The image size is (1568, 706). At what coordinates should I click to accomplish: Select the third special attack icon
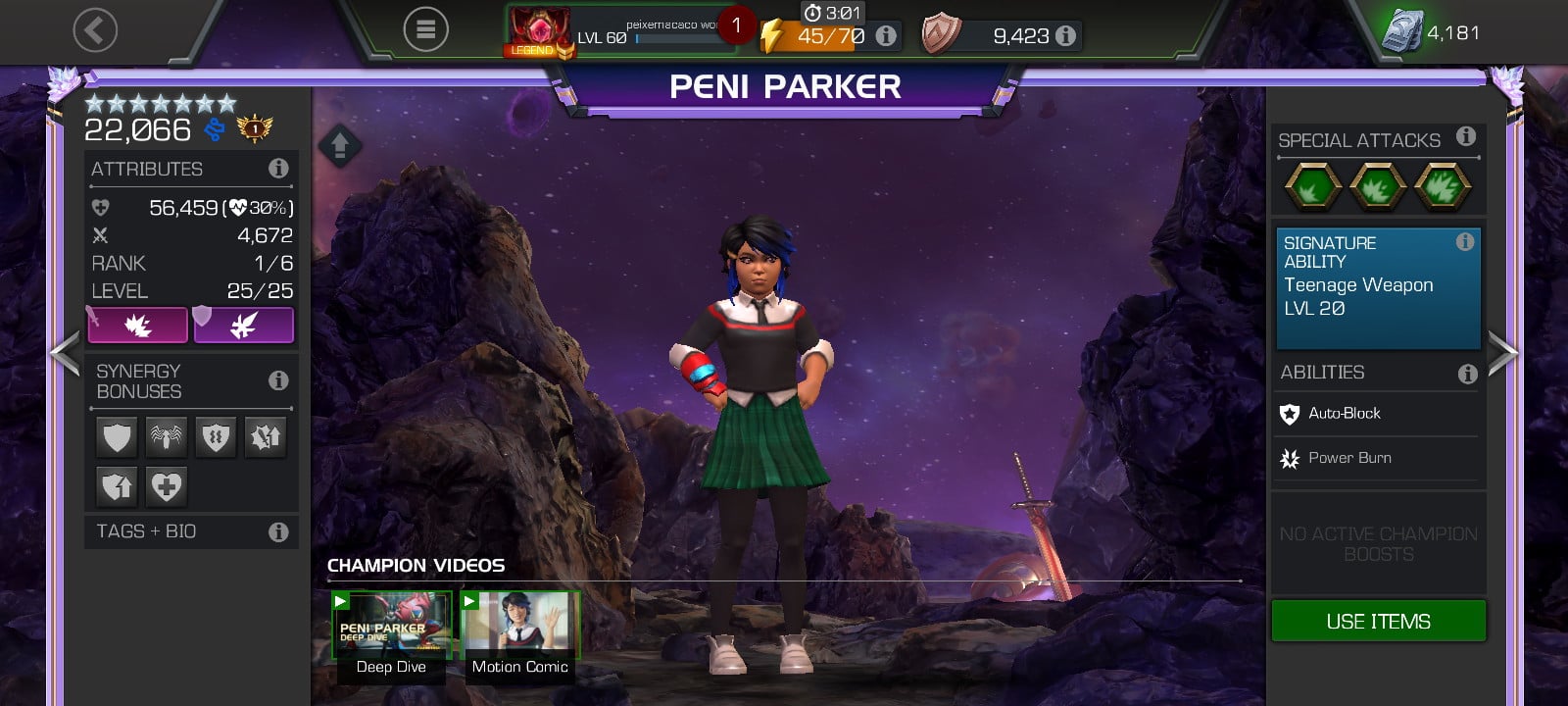pos(1443,185)
